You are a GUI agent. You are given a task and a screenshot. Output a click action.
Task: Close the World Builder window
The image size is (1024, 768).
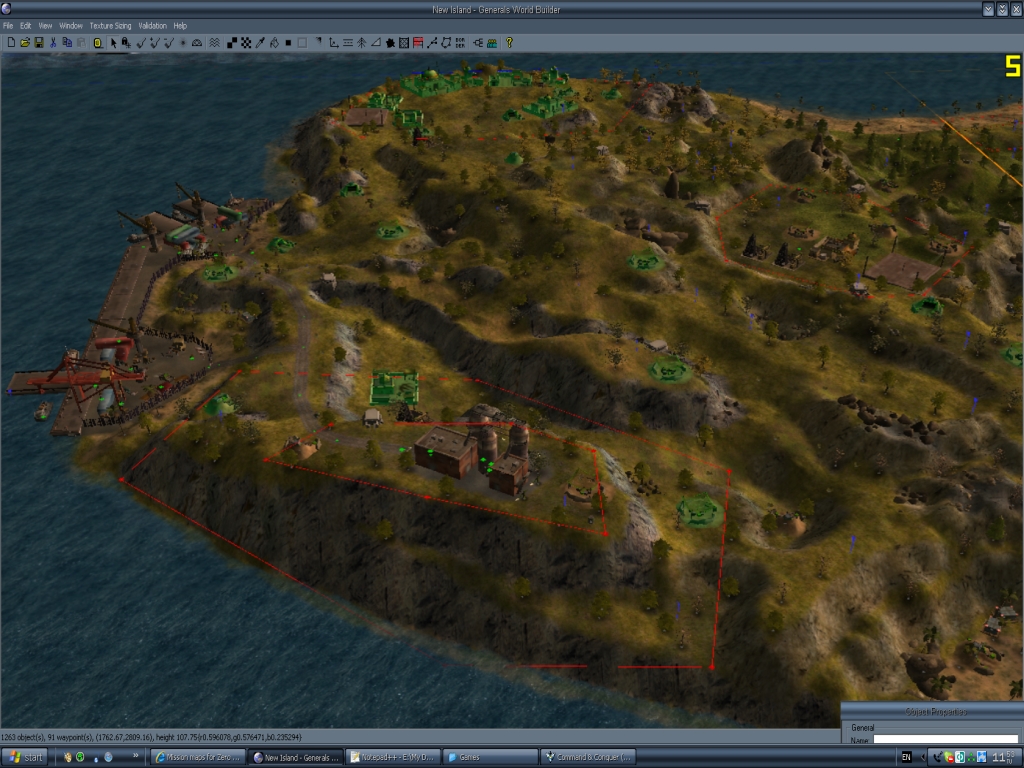1016,8
